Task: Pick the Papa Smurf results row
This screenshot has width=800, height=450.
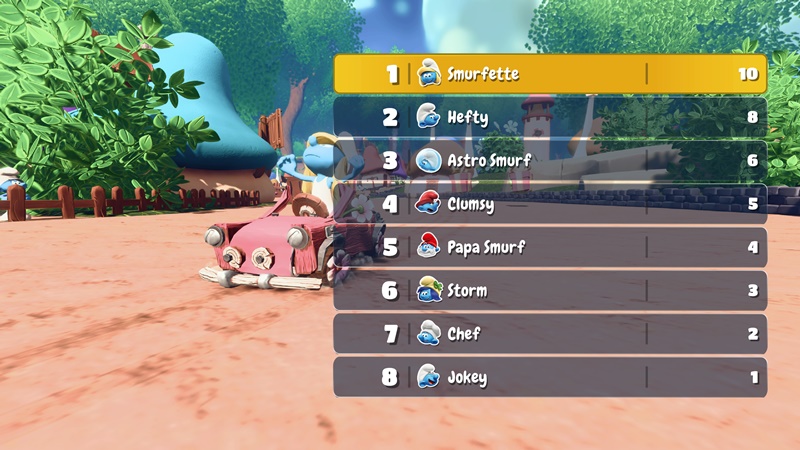Action: [550, 247]
